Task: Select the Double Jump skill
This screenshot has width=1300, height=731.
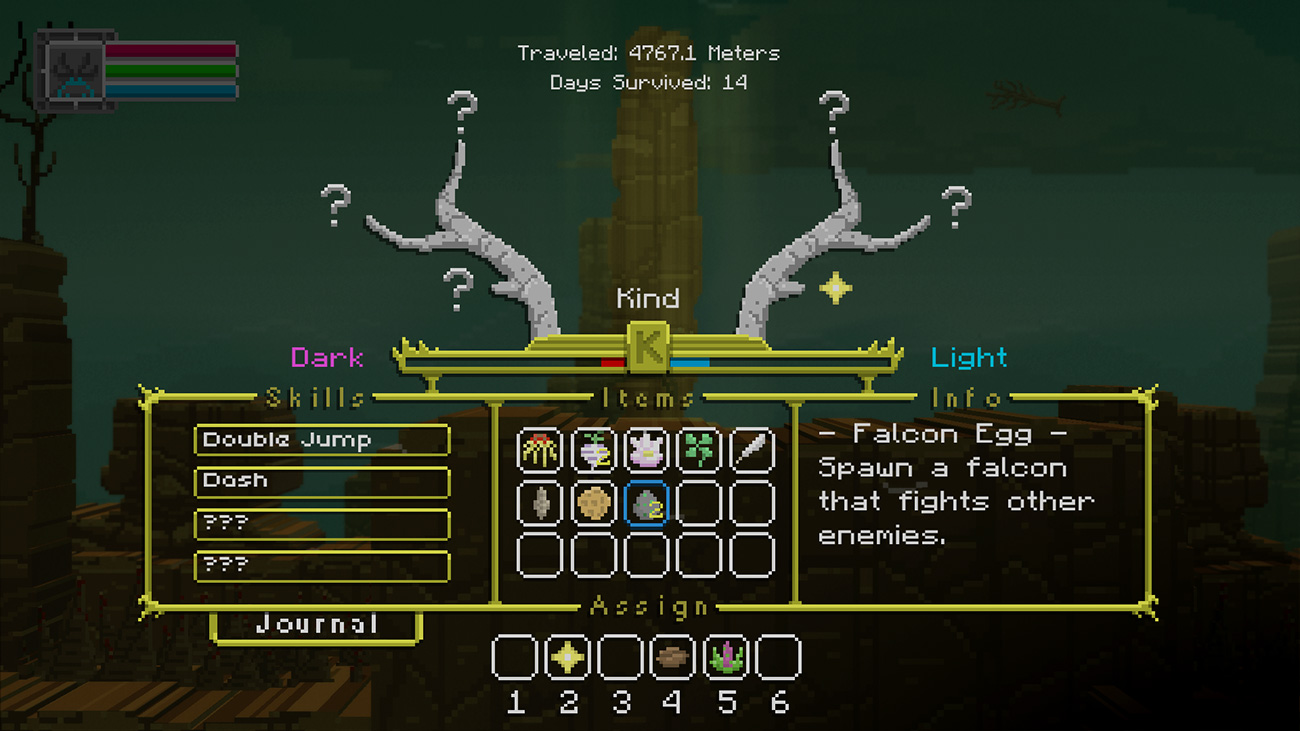Action: point(321,440)
